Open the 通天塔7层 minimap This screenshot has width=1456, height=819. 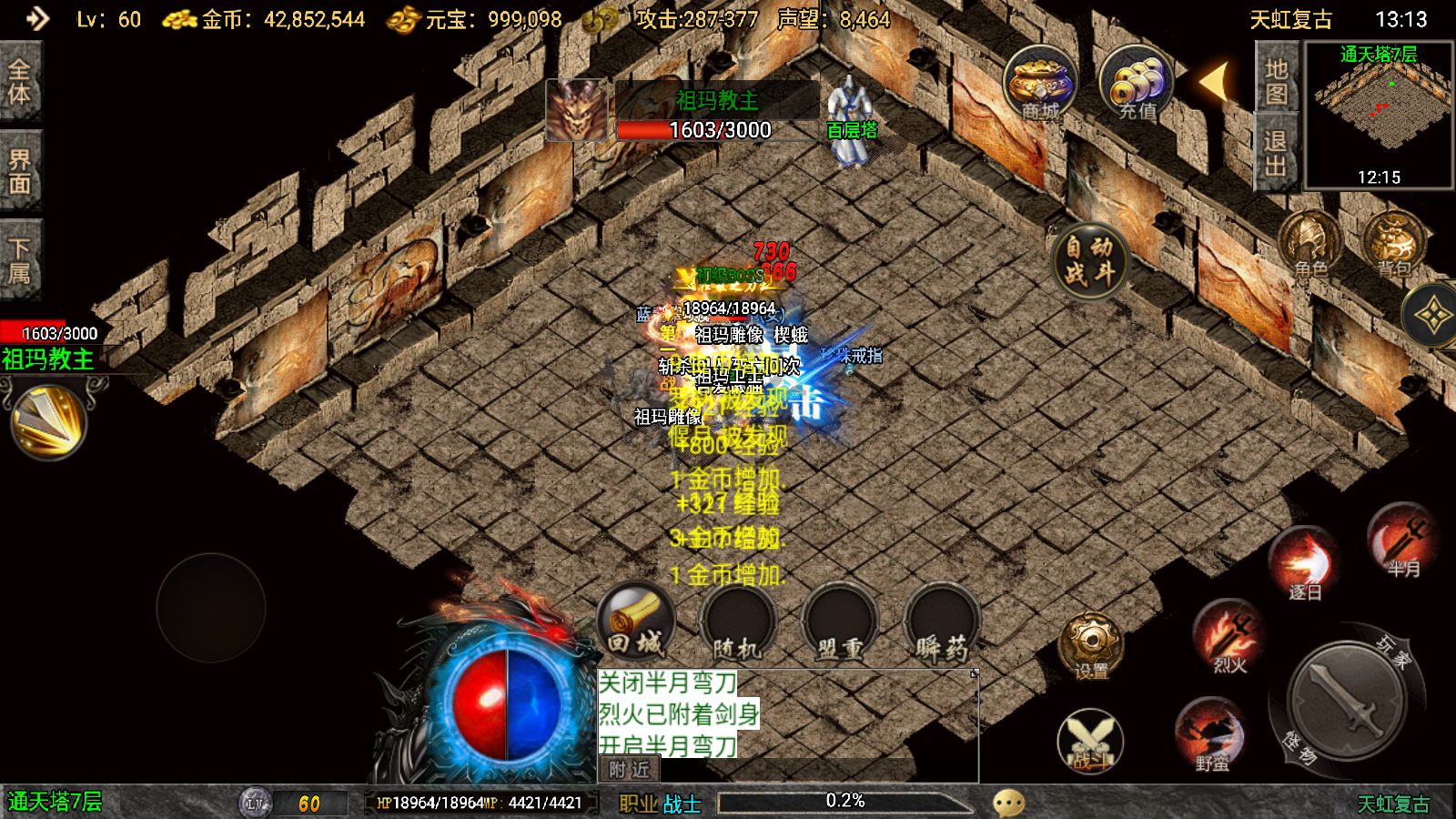(1379, 116)
